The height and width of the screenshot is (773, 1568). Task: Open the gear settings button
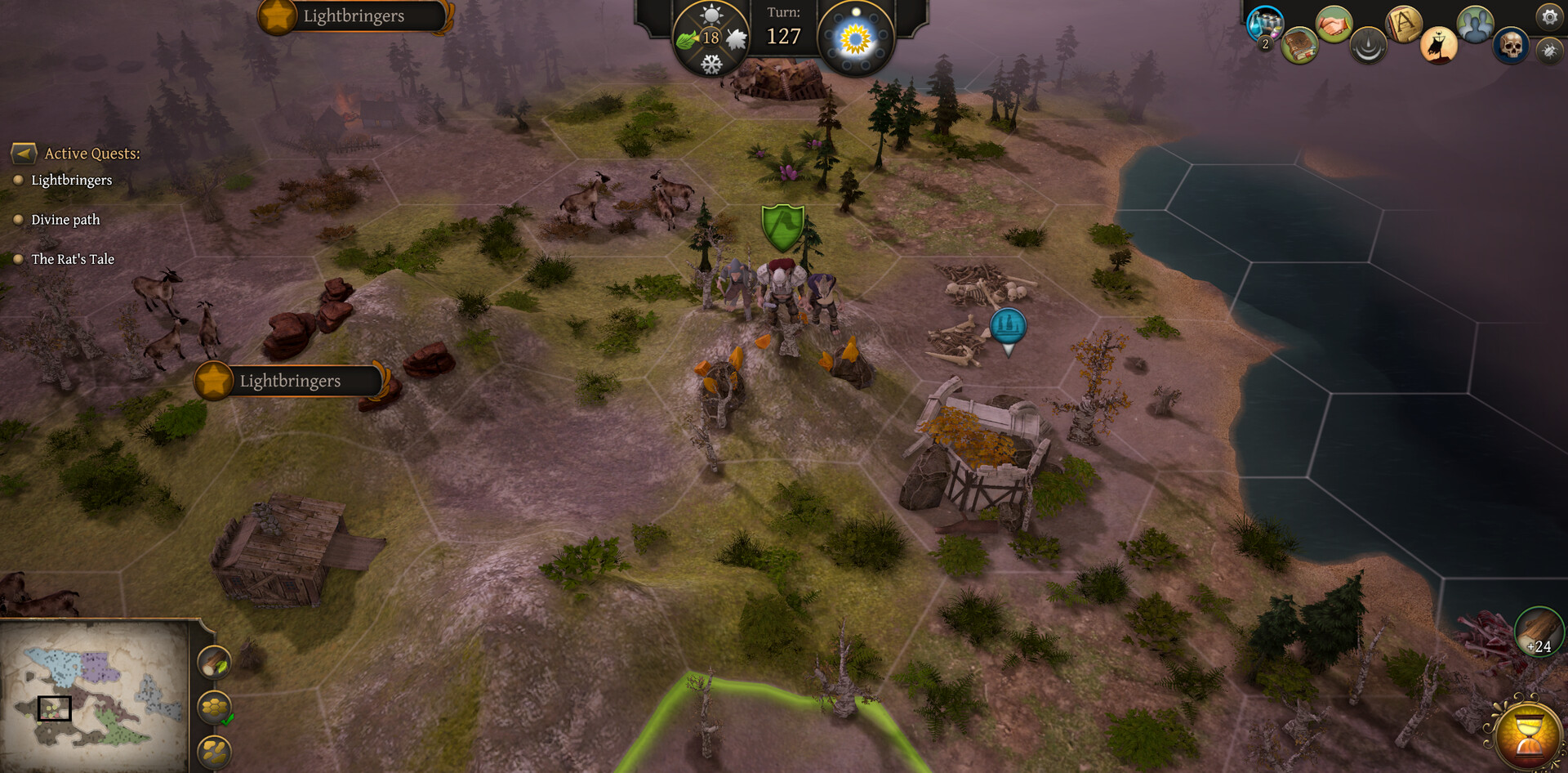click(1548, 16)
